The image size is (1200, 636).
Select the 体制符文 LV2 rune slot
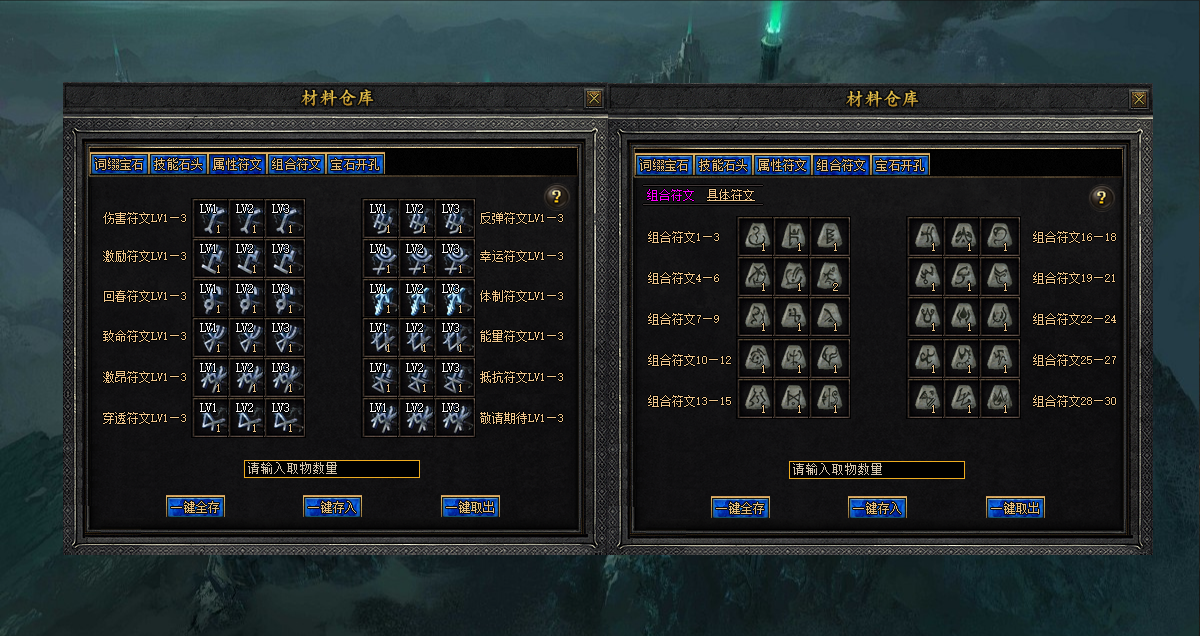pyautogui.click(x=417, y=298)
